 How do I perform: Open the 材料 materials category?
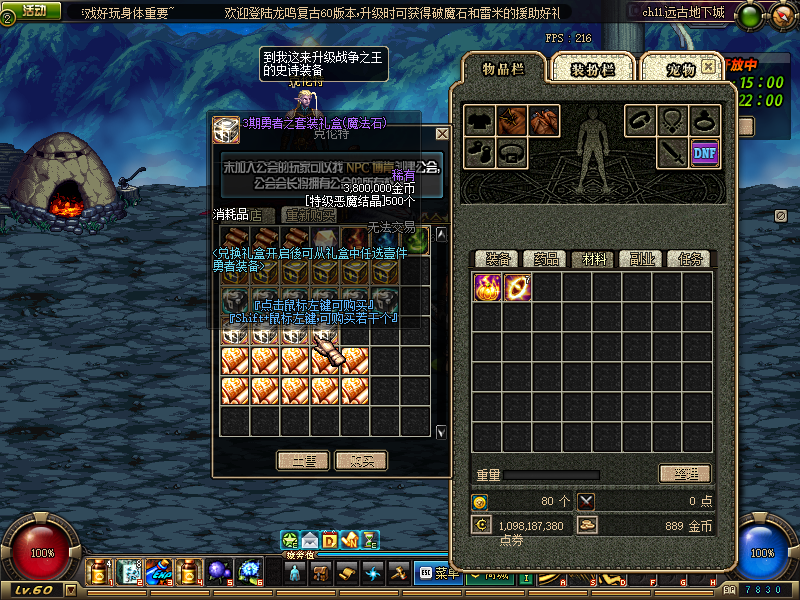[x=594, y=259]
